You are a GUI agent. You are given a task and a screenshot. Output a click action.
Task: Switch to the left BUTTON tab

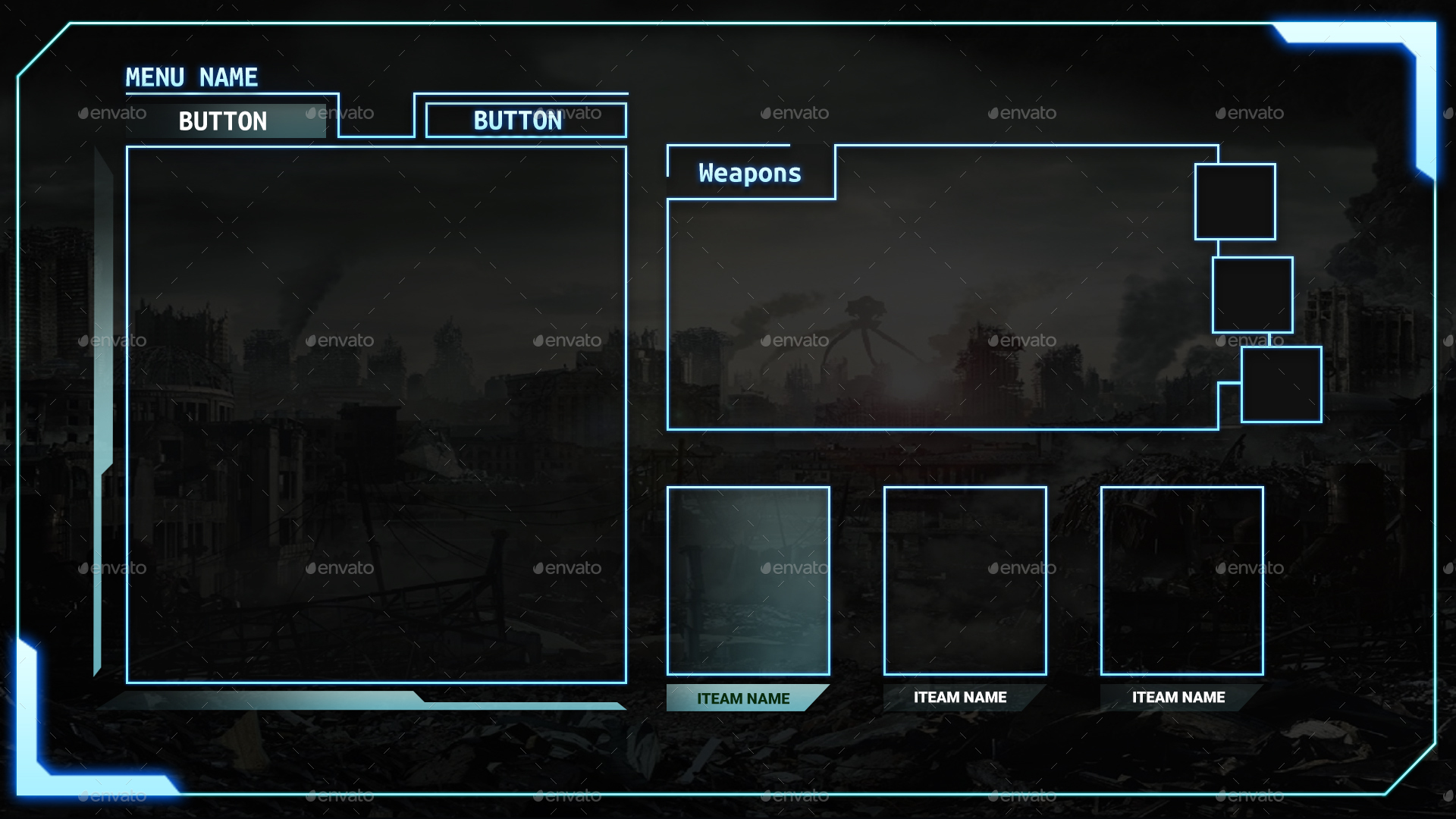[224, 120]
